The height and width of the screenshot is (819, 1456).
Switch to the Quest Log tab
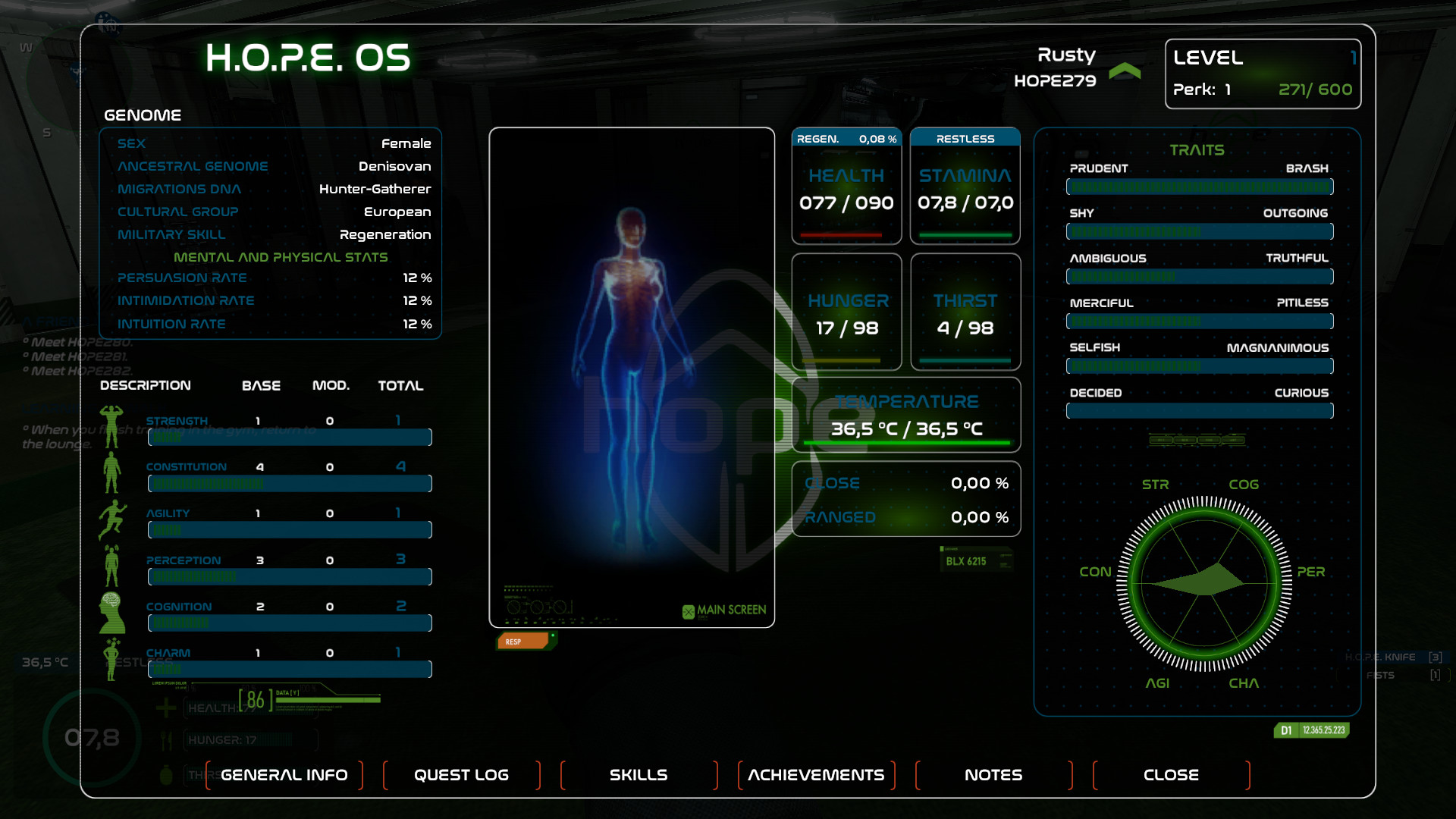[461, 775]
